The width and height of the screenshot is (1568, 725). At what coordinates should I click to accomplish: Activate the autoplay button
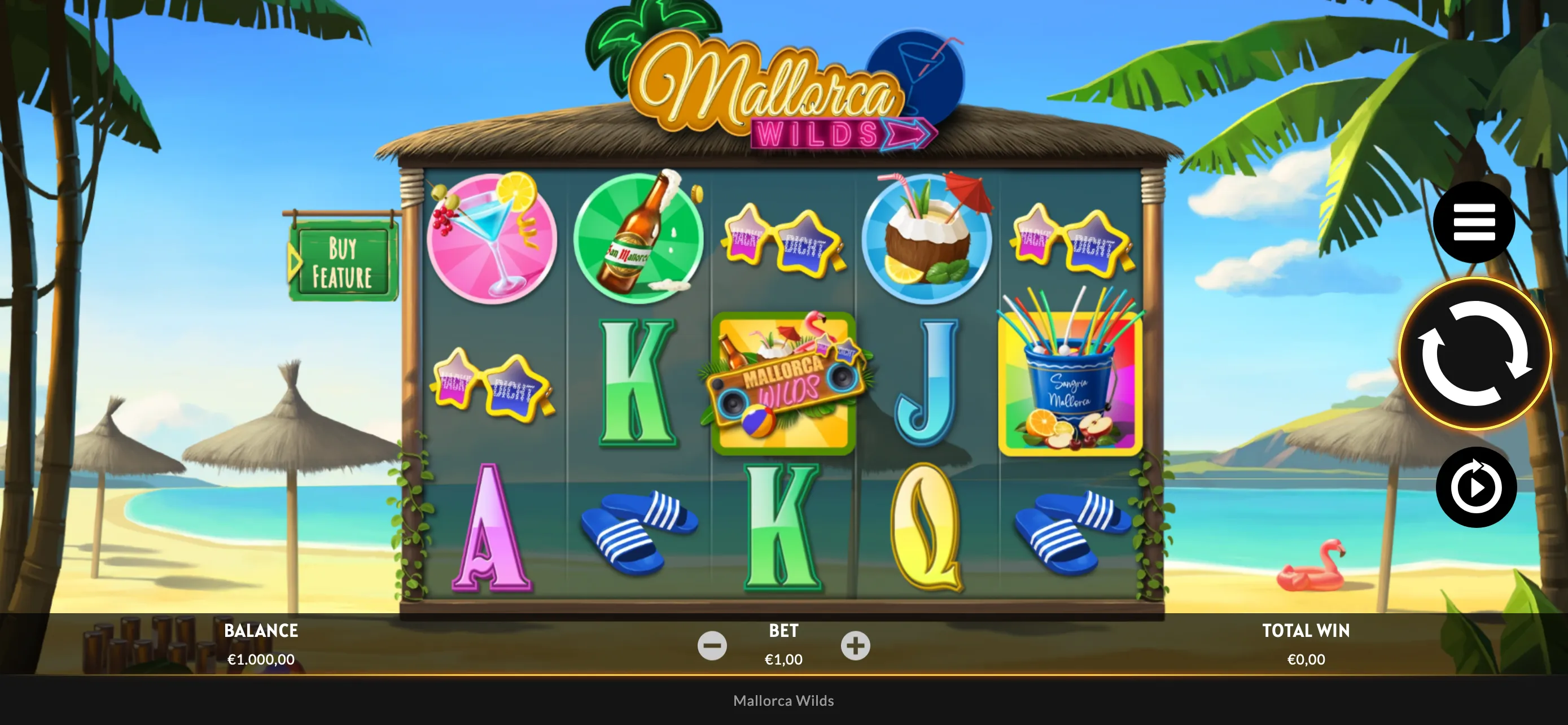click(x=1475, y=487)
